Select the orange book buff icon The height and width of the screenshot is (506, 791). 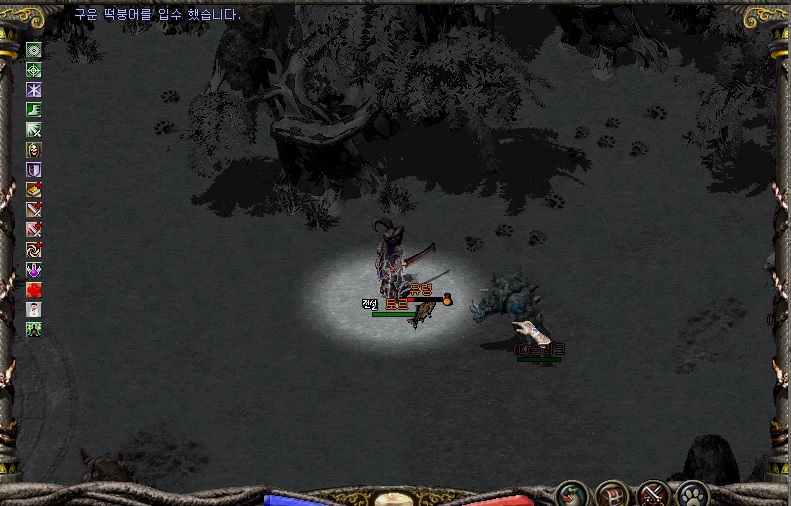pos(34,190)
